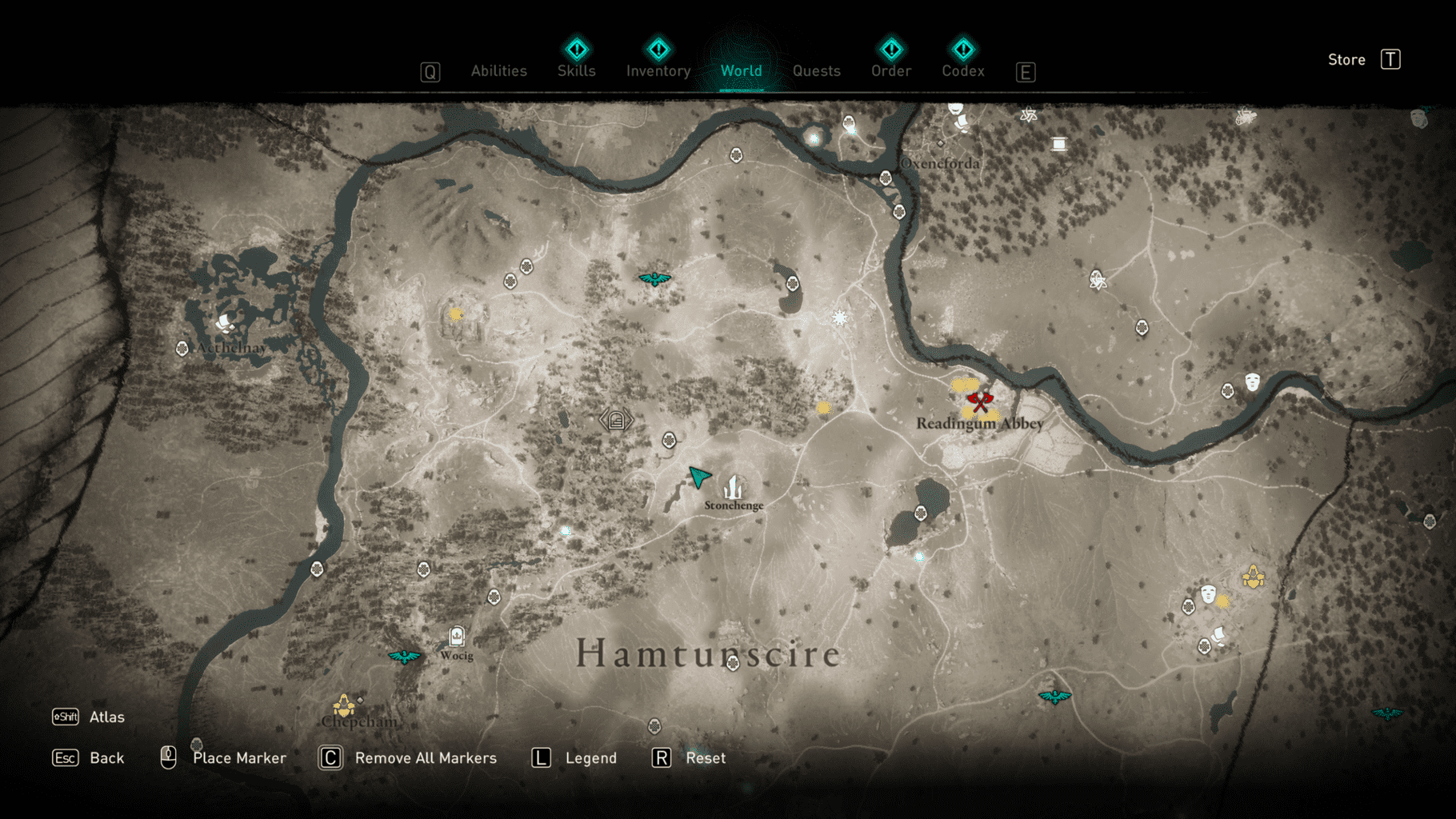Click the snowflake icon in the map center

tap(838, 317)
